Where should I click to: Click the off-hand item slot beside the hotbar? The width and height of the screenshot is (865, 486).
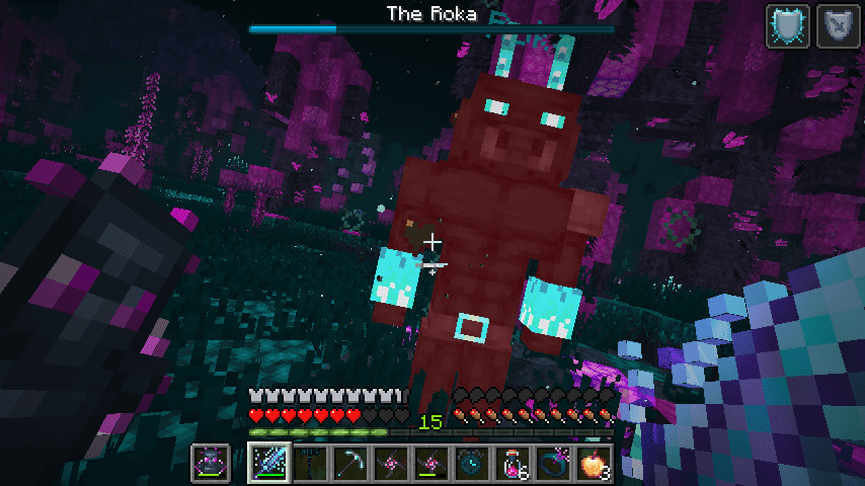[210, 463]
